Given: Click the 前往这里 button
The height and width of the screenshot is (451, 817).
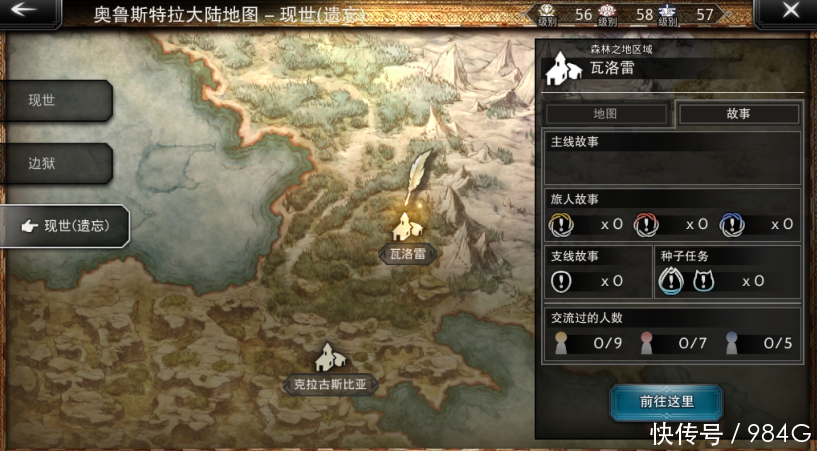Looking at the screenshot, I should tap(667, 402).
